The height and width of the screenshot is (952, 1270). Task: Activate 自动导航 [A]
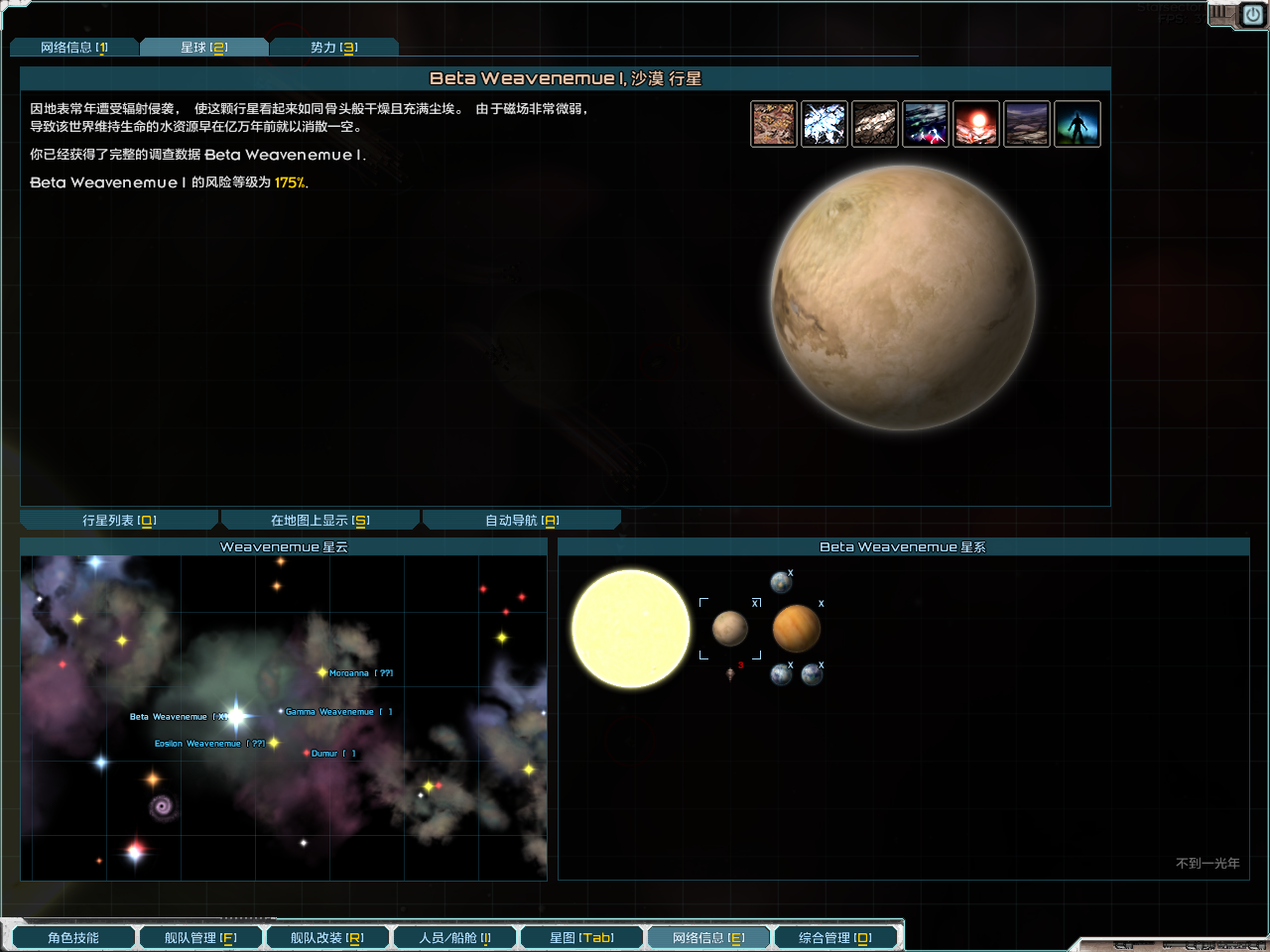click(522, 518)
